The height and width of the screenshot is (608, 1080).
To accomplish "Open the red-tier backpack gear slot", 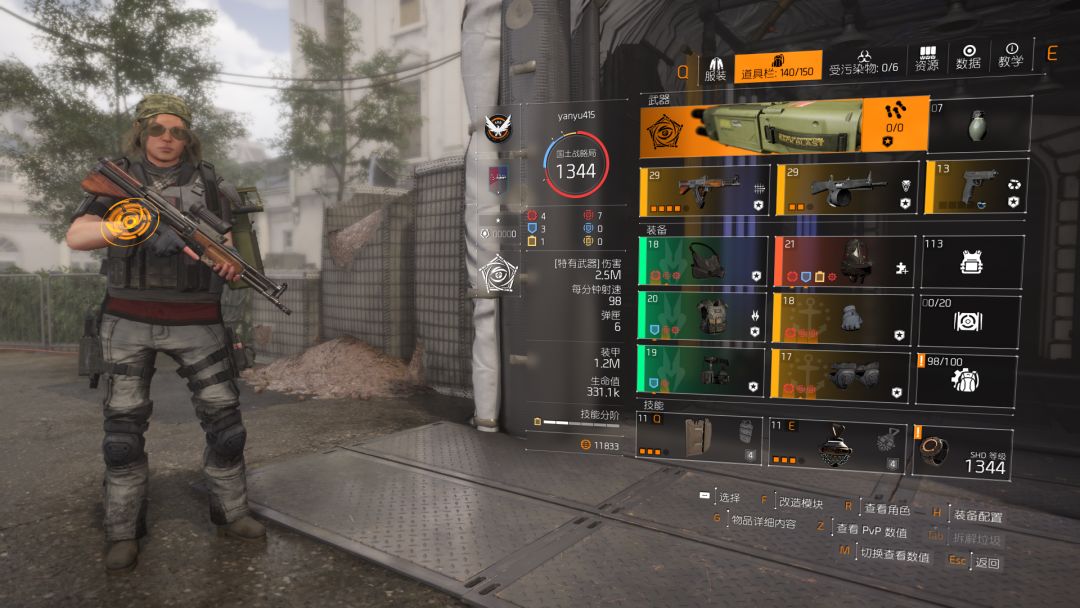I will click(845, 261).
